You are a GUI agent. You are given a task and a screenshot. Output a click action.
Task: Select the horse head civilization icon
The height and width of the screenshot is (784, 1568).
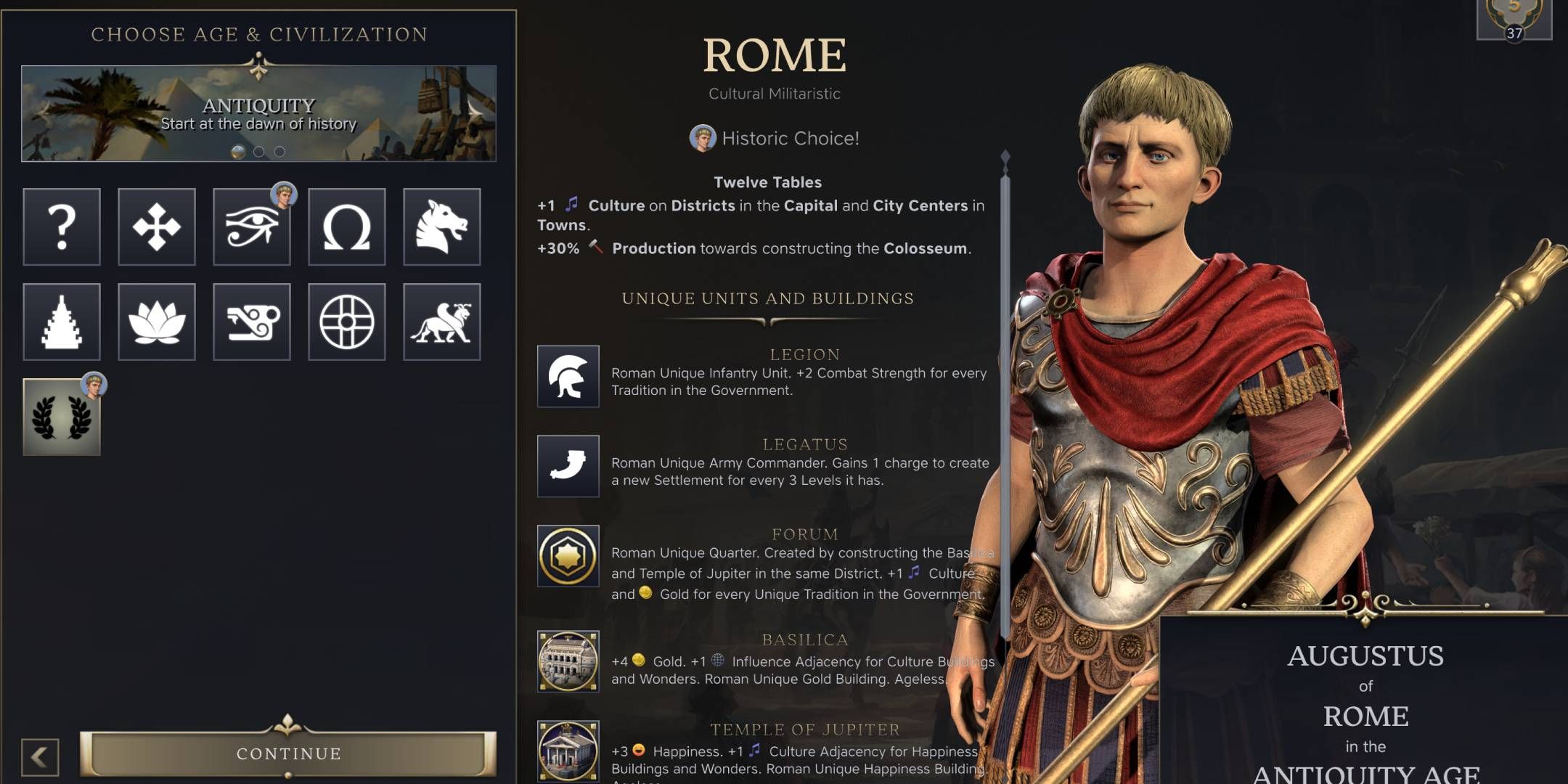click(441, 227)
